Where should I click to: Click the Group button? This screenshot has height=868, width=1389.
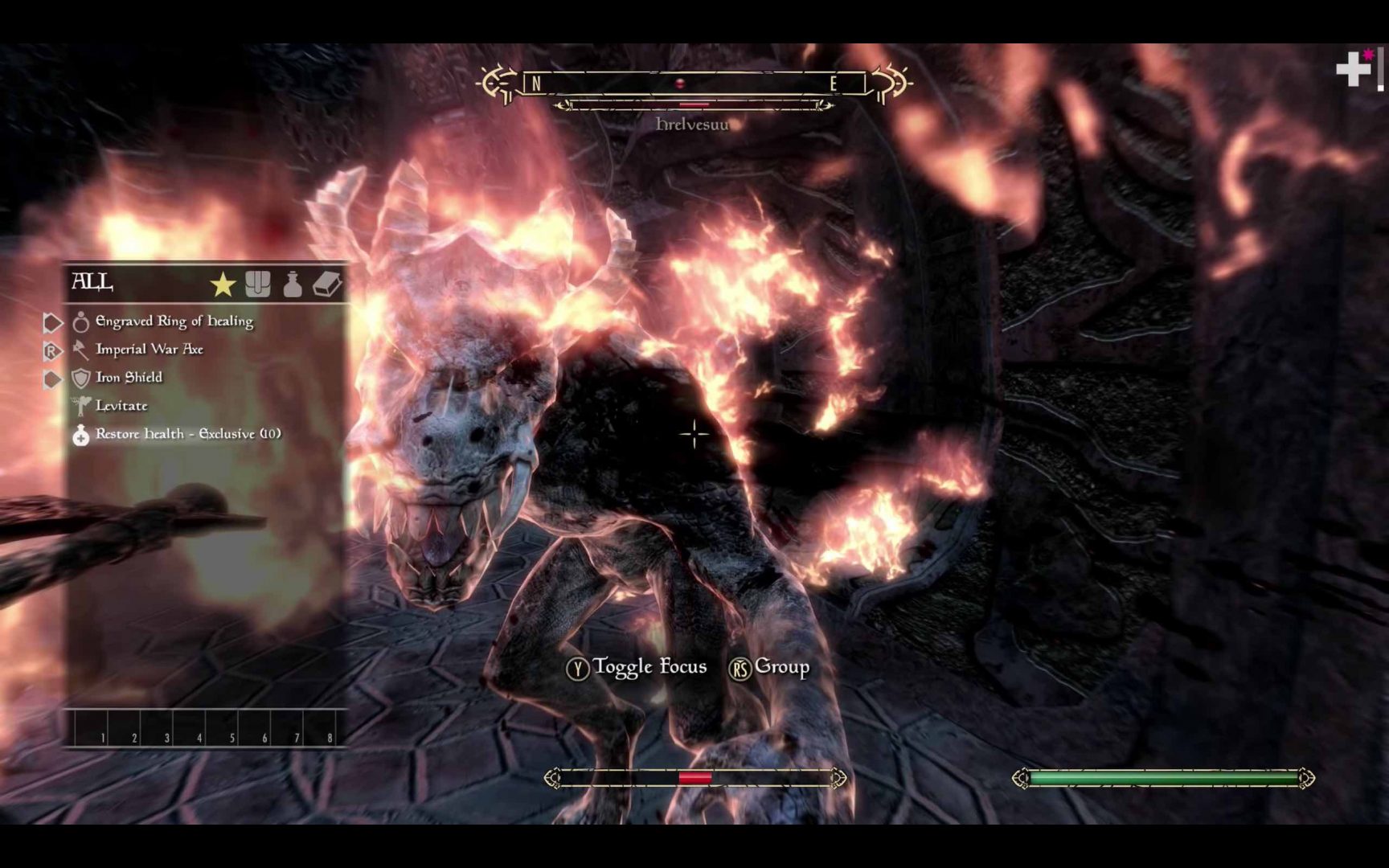(x=772, y=666)
